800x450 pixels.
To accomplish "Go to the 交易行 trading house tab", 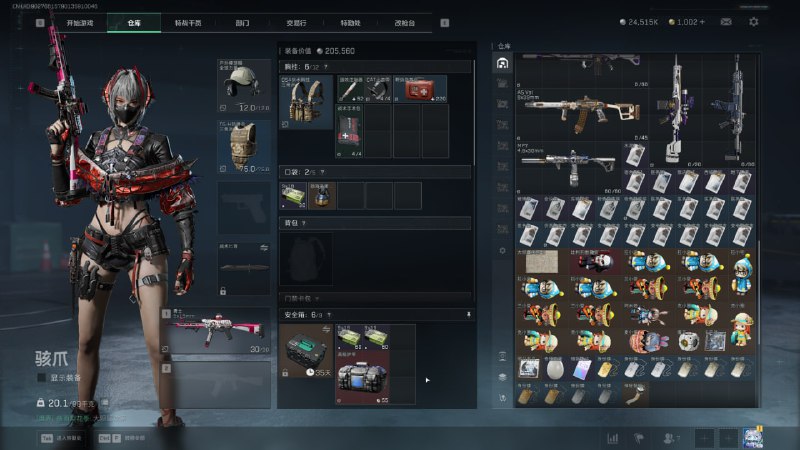I will 297,21.
